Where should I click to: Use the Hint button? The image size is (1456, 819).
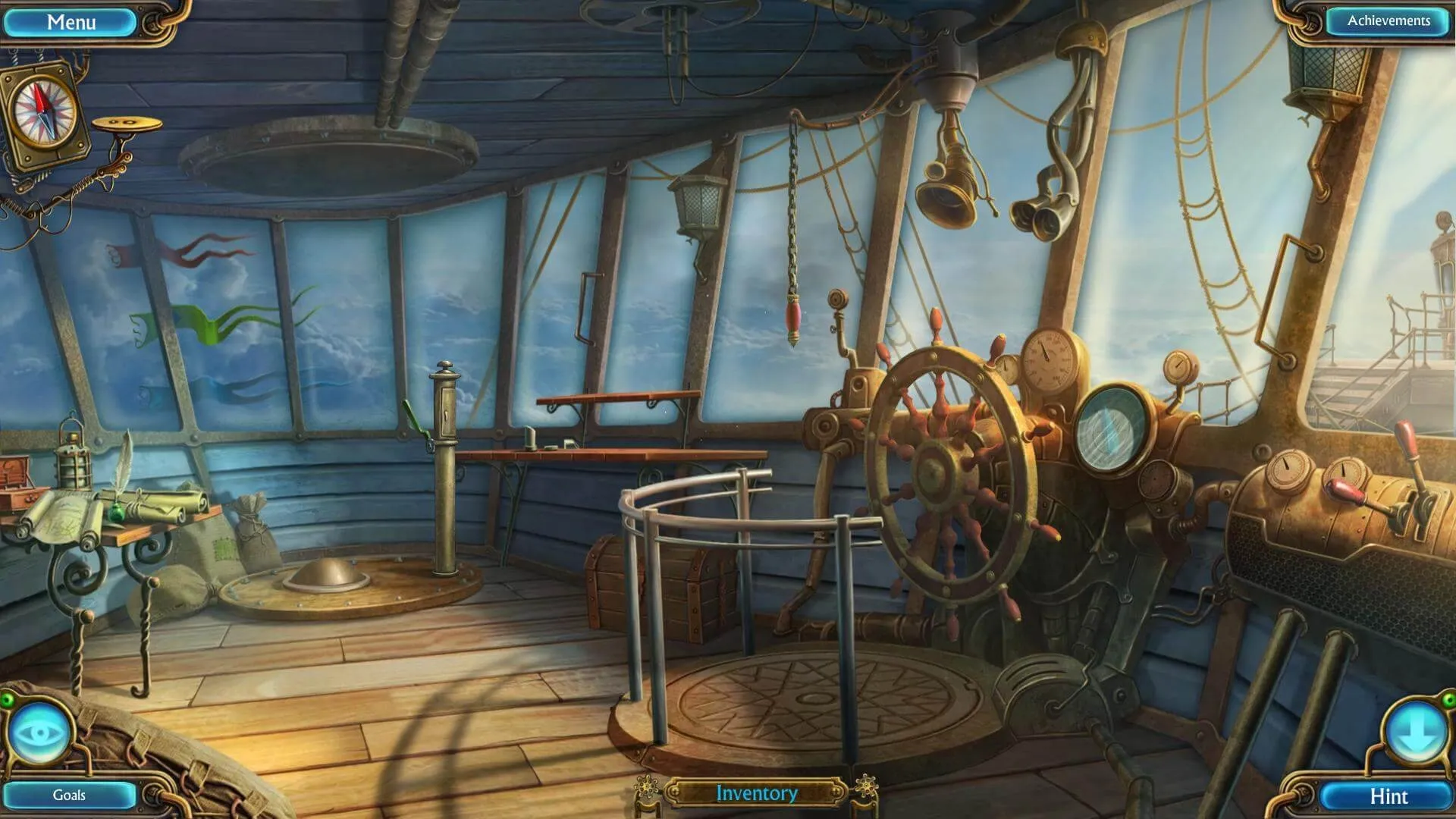[x=1388, y=796]
